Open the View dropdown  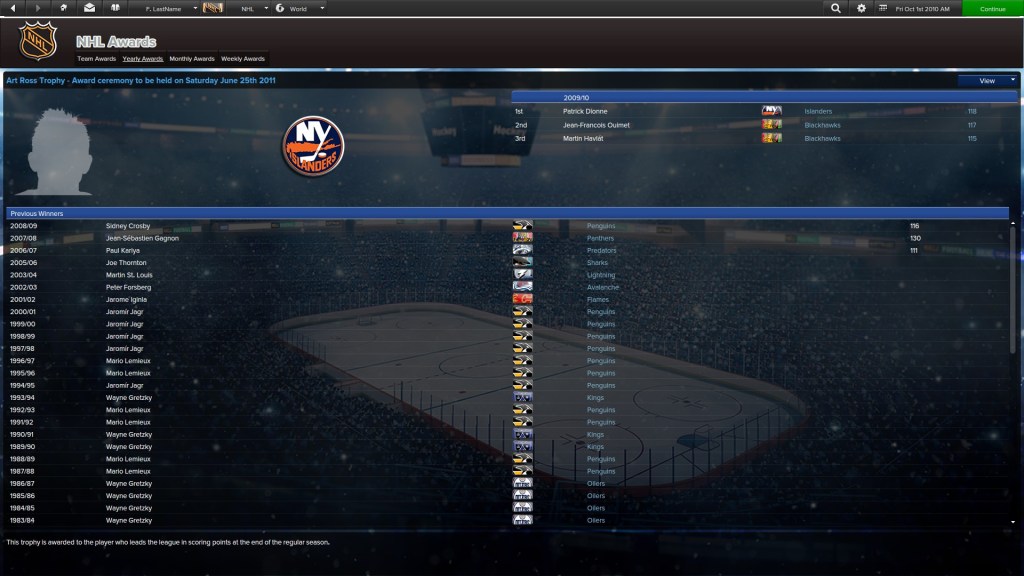point(987,80)
